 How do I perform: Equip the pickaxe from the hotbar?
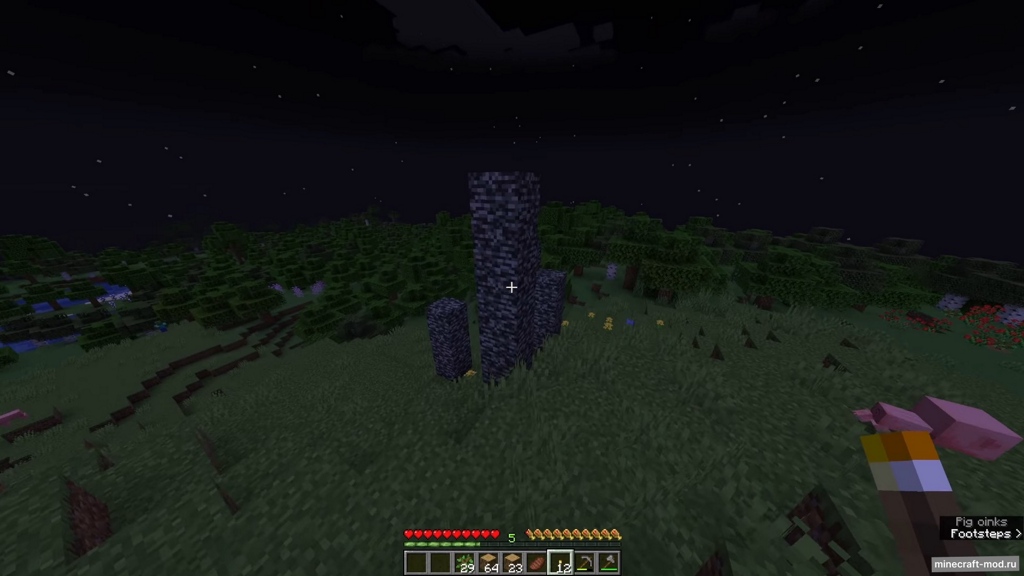click(x=584, y=563)
